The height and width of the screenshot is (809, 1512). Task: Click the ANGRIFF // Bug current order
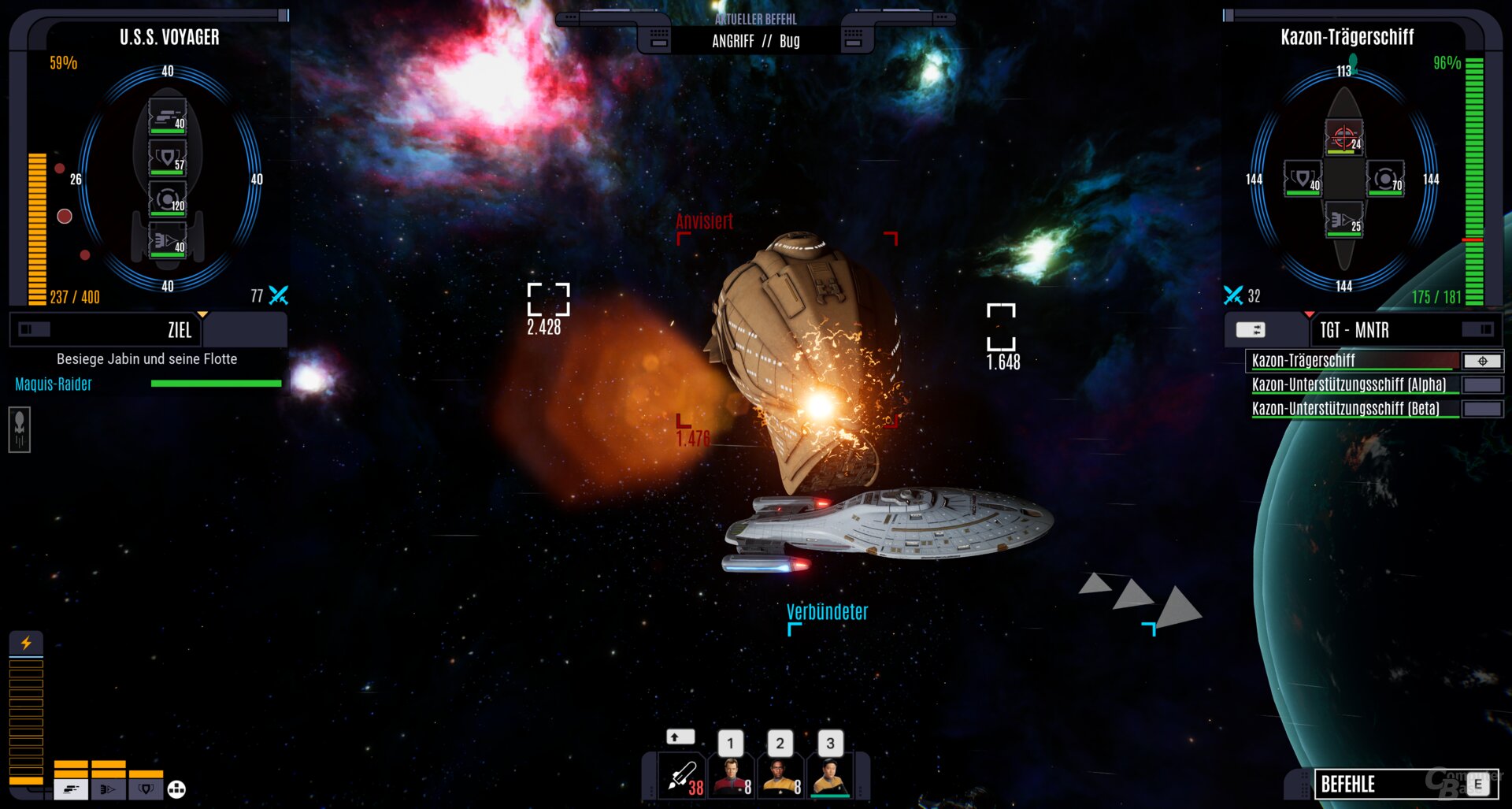(x=755, y=41)
